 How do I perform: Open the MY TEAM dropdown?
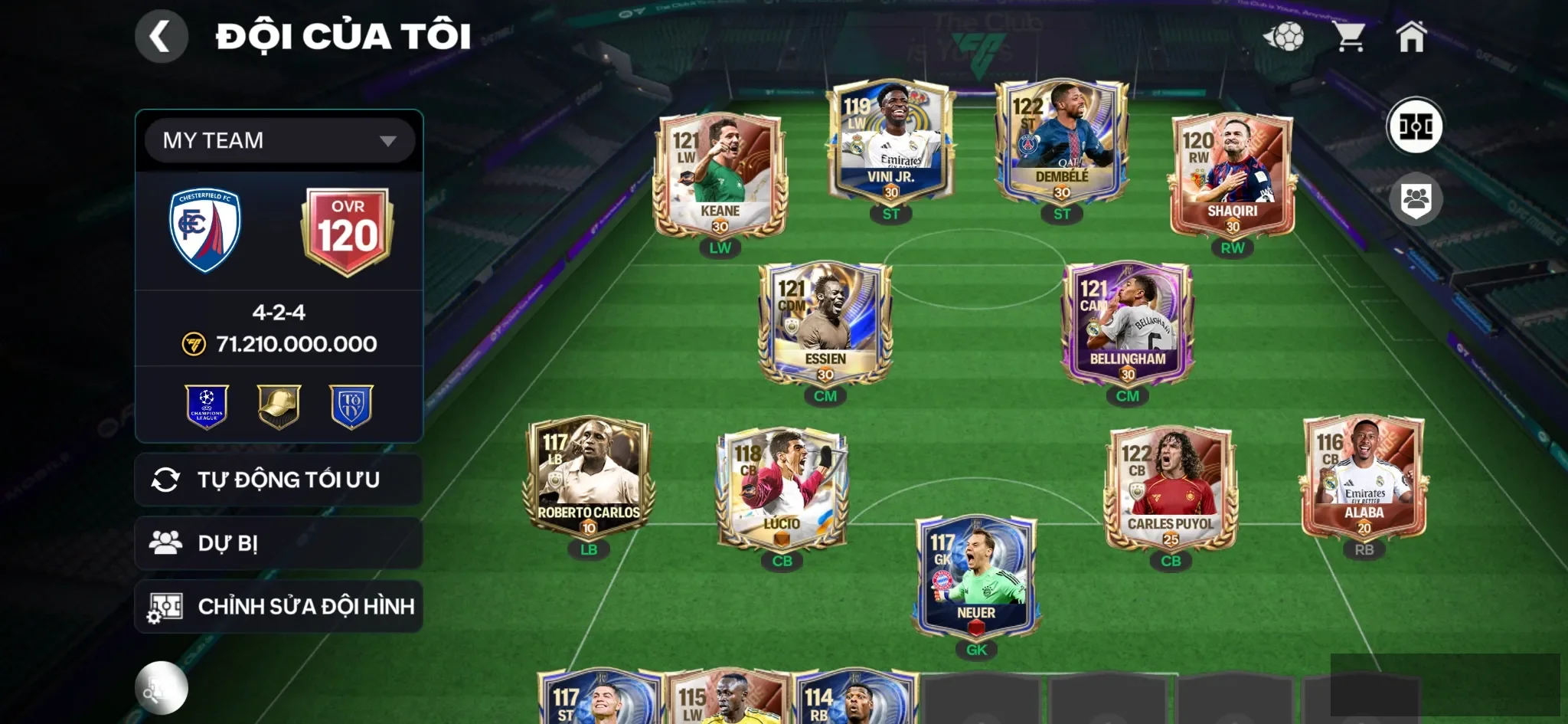[x=279, y=140]
